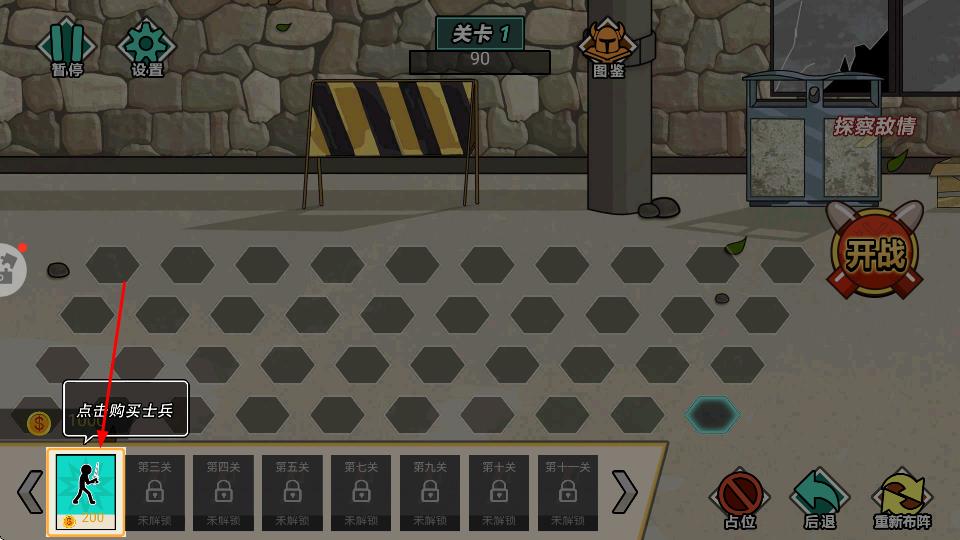Image resolution: width=960 pixels, height=540 pixels.
Task: Select the locked 第四关 soldier card
Action: (x=224, y=492)
